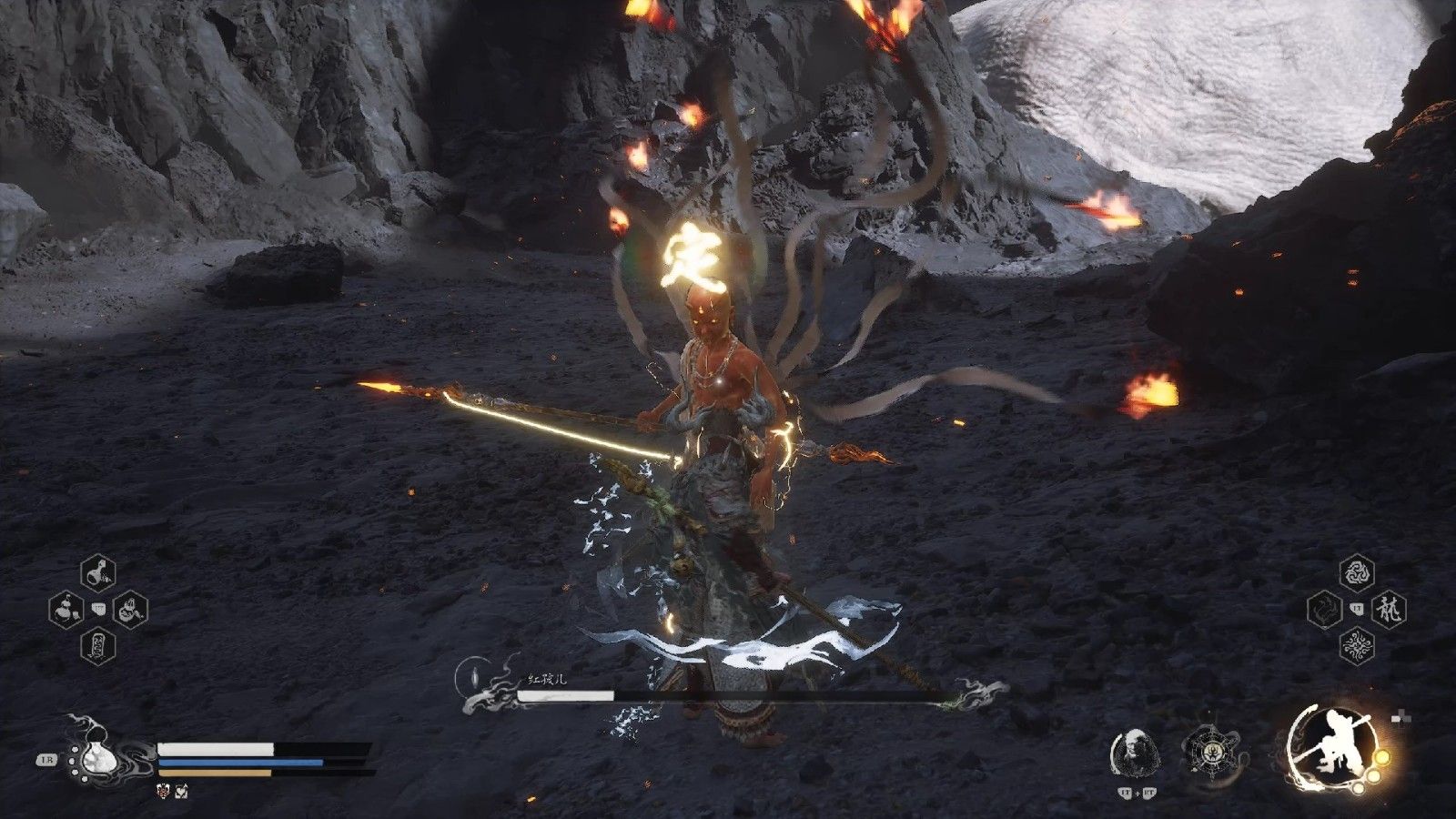
Task: Use the pouring jar item quick slot
Action: [131, 607]
